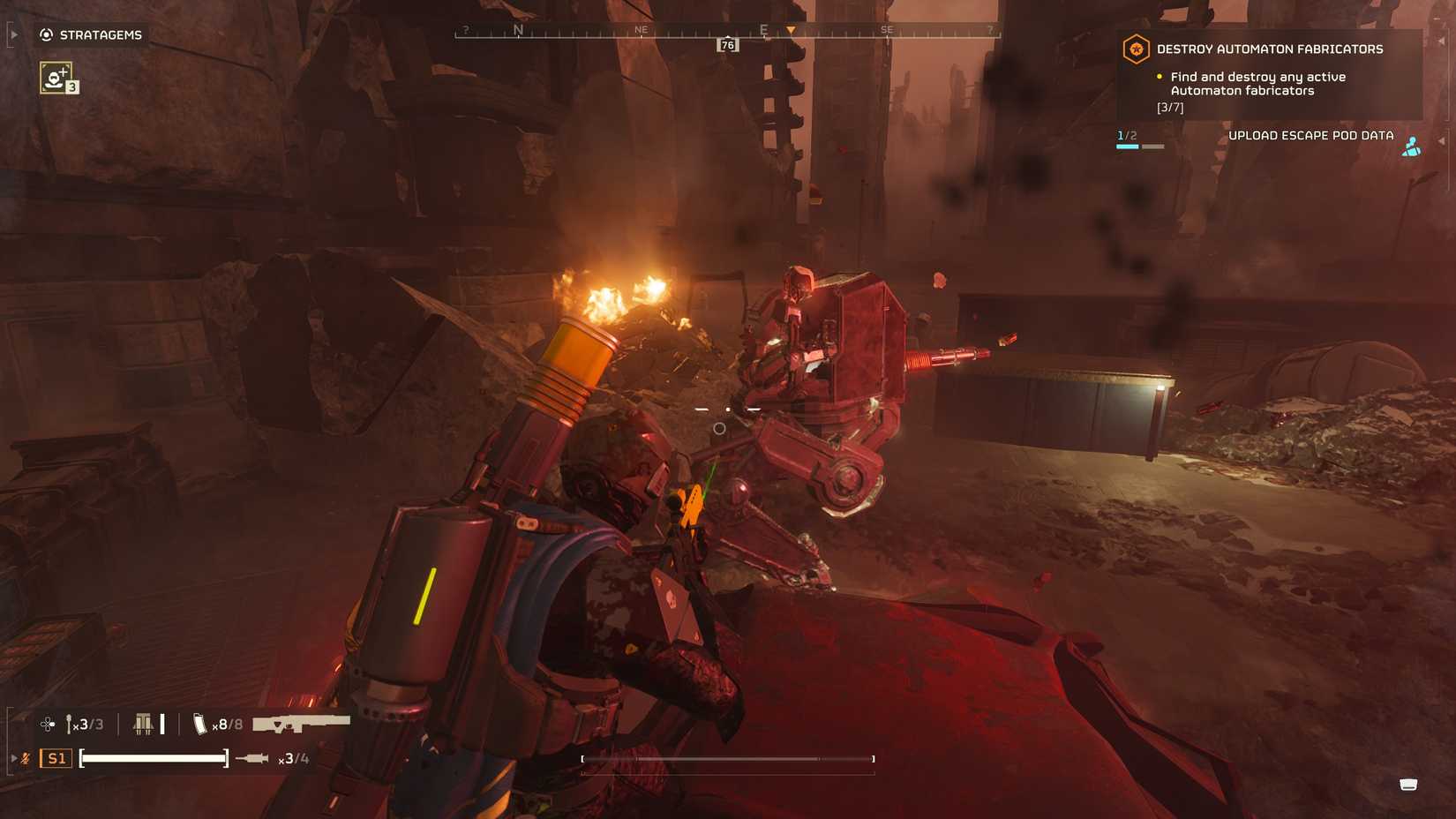1456x819 pixels.
Task: Toggle the d-pad stratagem input indicator
Action: [x=47, y=725]
